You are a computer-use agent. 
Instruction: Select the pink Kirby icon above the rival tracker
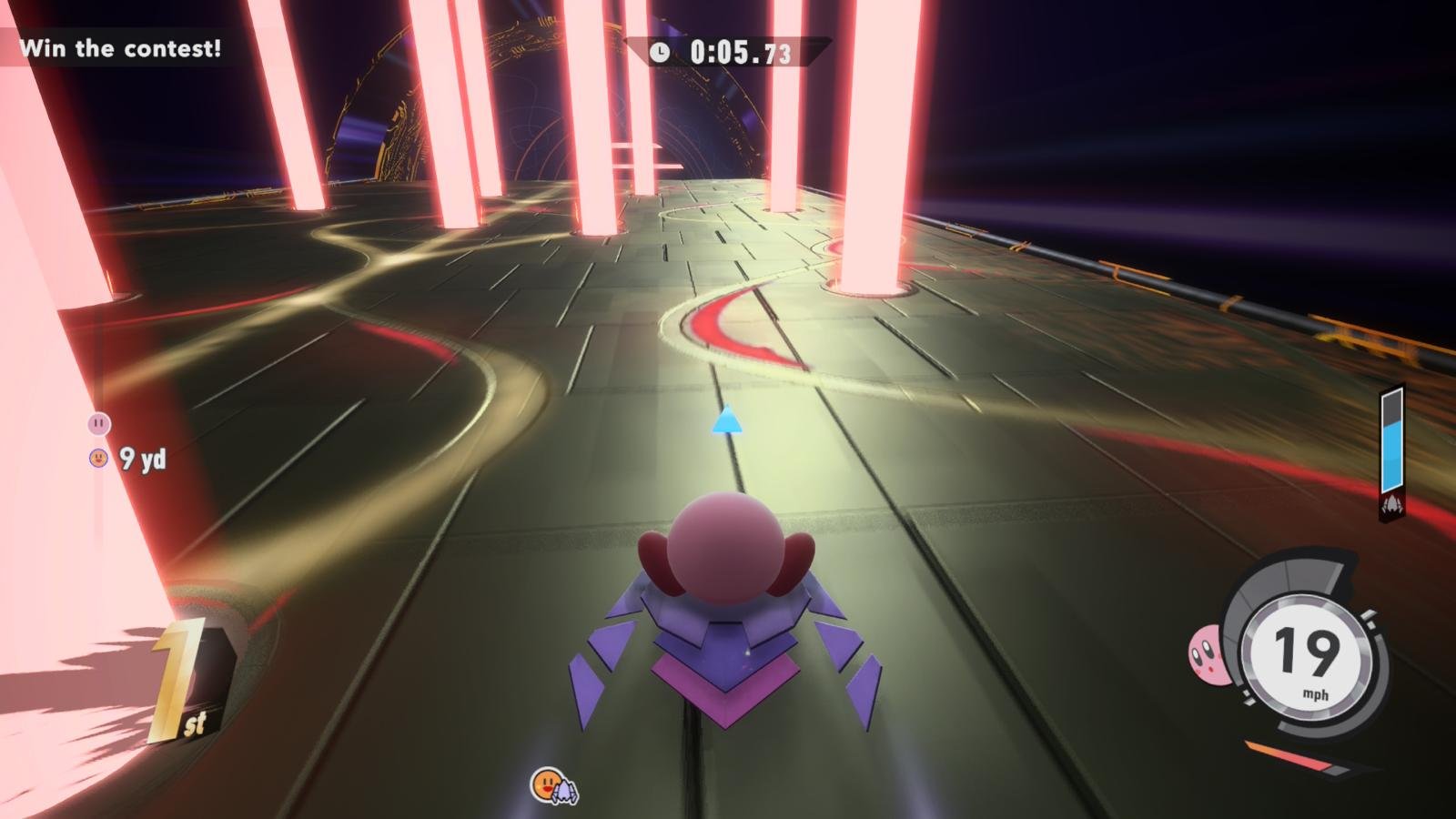click(98, 423)
